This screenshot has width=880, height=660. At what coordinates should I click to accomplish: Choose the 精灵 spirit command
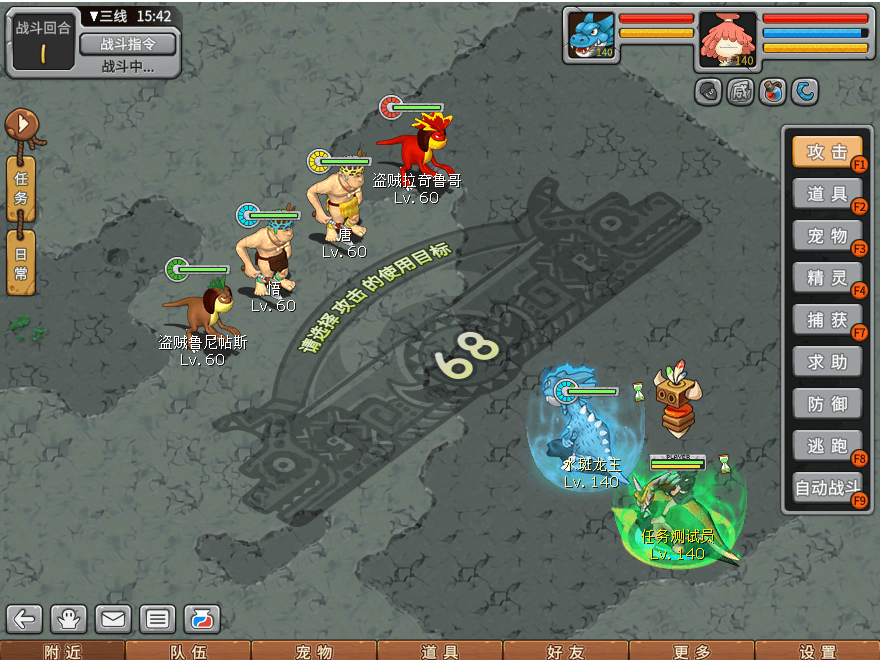point(827,278)
